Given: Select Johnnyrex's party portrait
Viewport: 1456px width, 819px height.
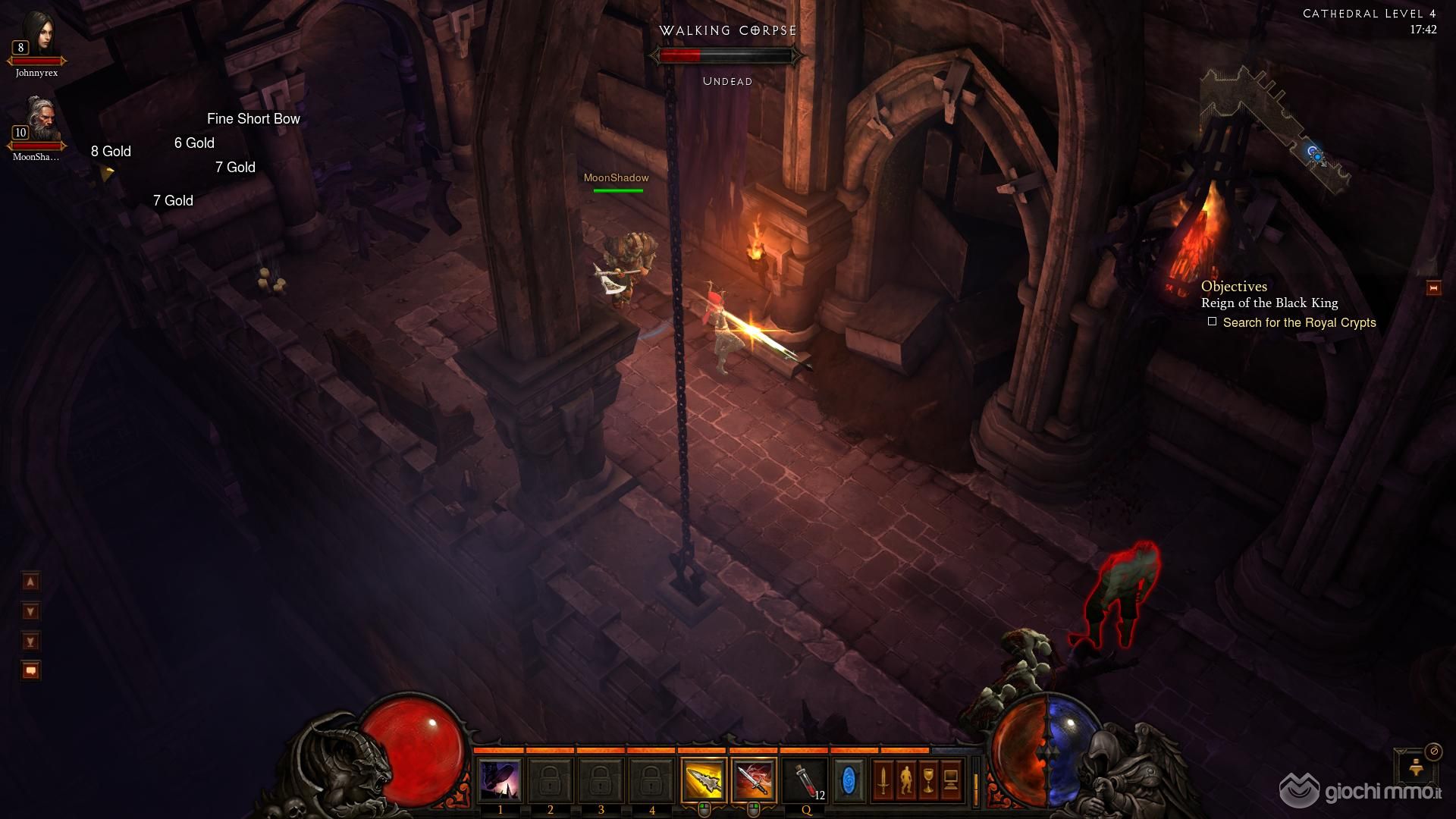Looking at the screenshot, I should coord(36,38).
